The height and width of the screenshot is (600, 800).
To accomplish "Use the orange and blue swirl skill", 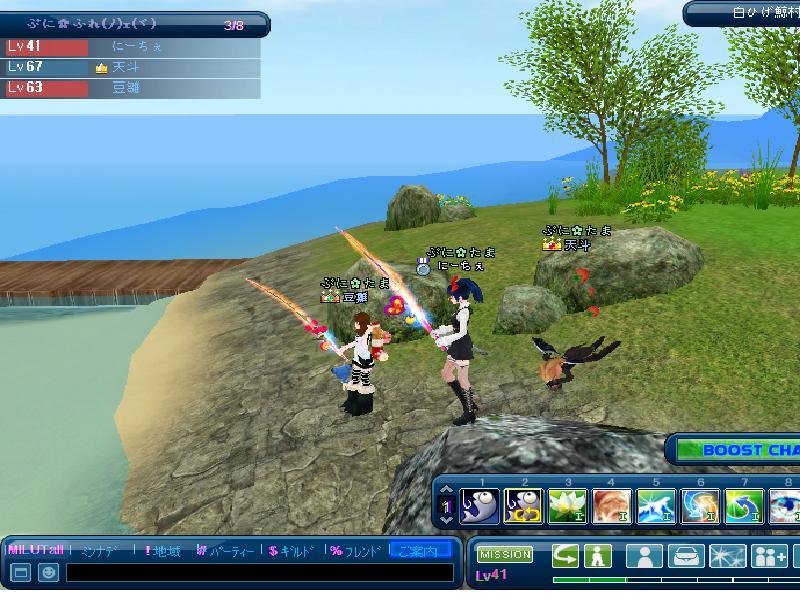I will [700, 506].
